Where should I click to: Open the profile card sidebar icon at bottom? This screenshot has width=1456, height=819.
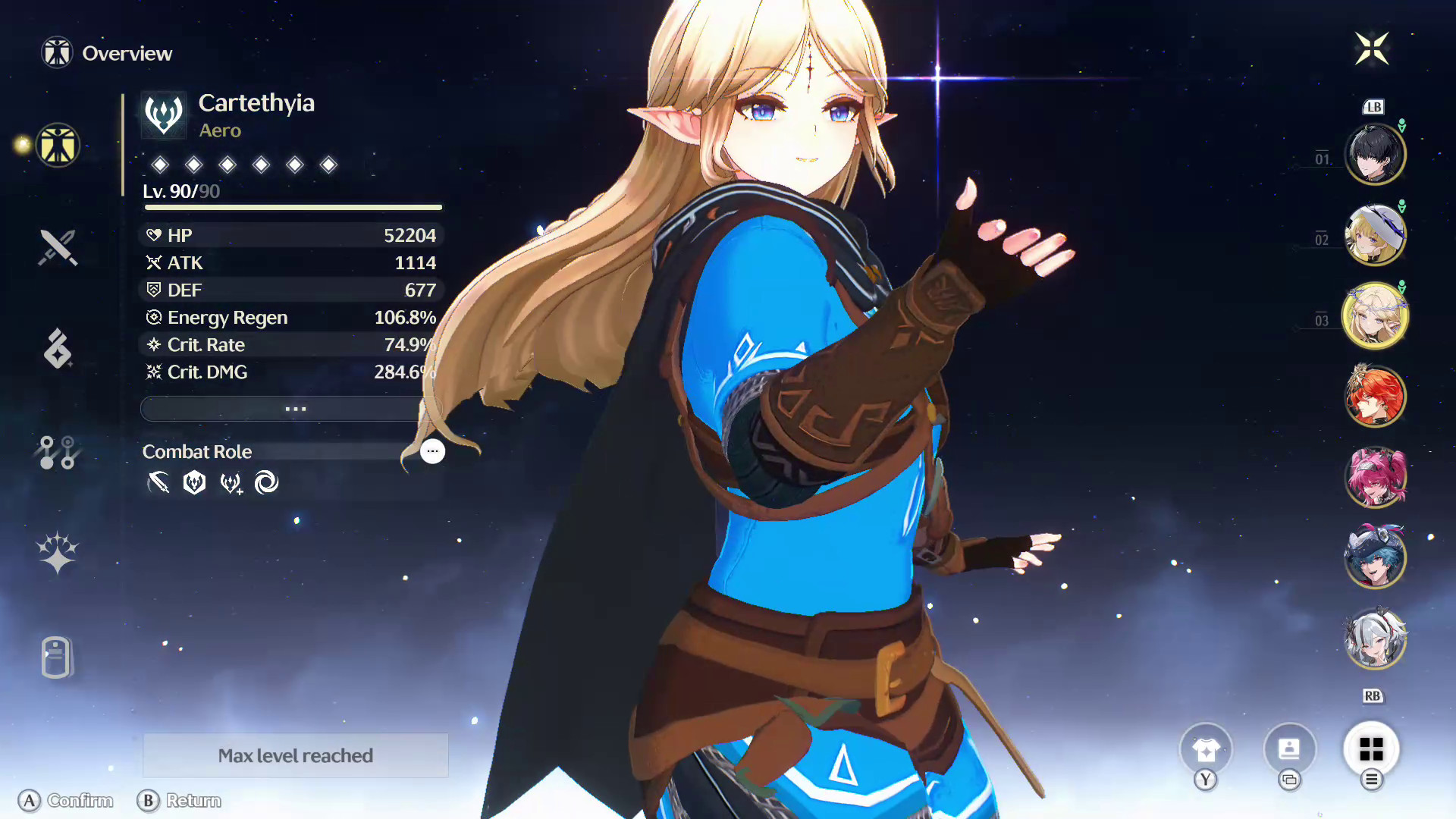pyautogui.click(x=57, y=658)
